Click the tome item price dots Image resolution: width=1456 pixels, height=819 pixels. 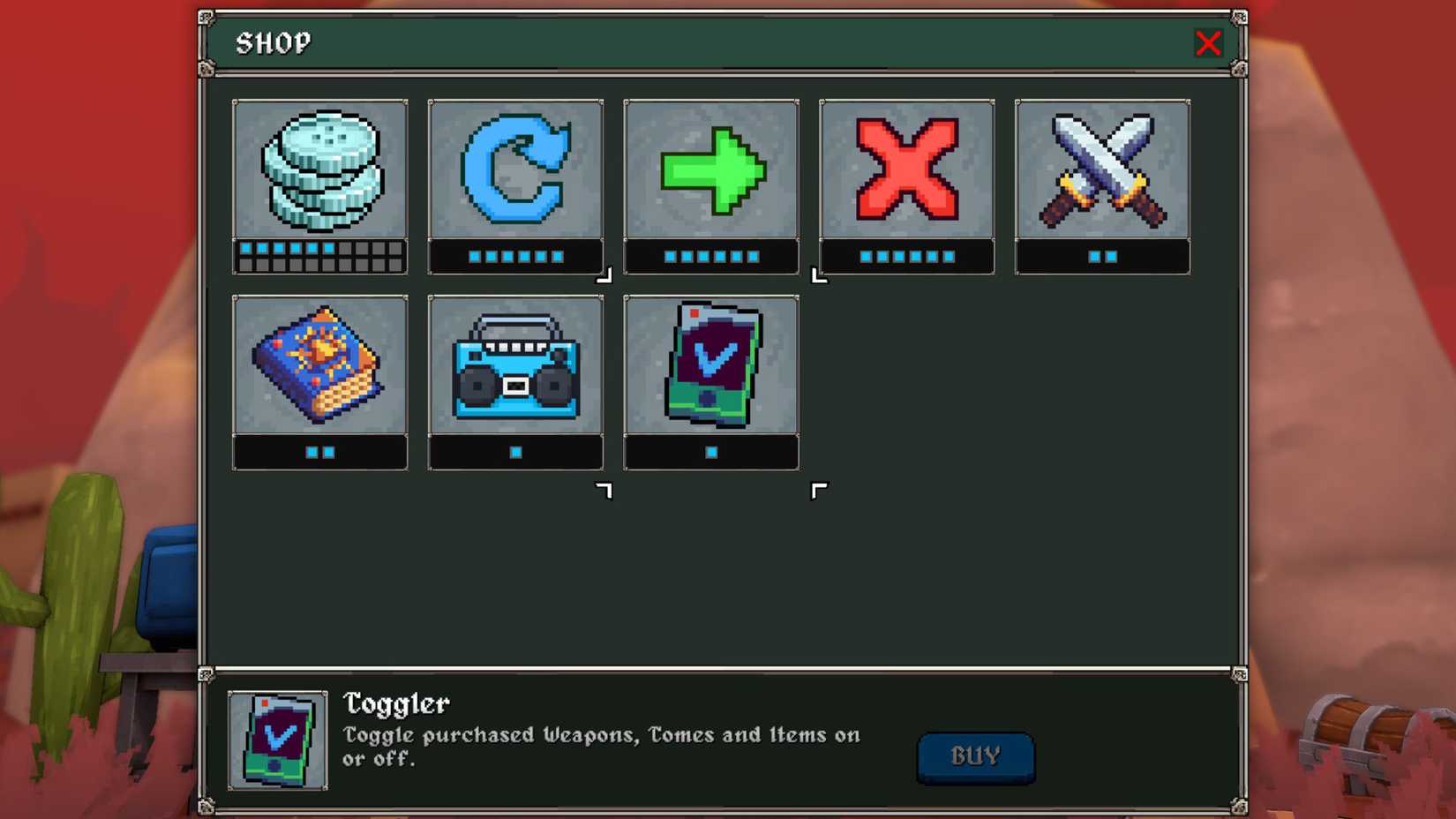[x=319, y=452]
